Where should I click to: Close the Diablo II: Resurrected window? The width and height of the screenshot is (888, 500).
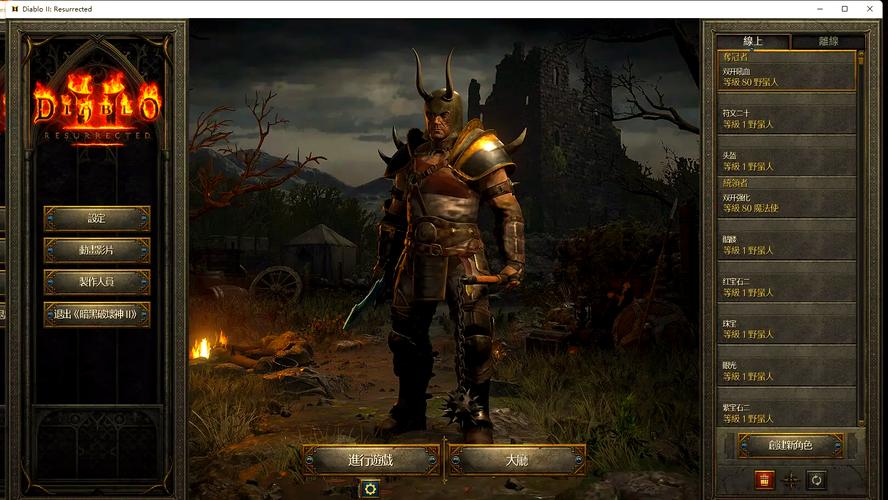[871, 9]
